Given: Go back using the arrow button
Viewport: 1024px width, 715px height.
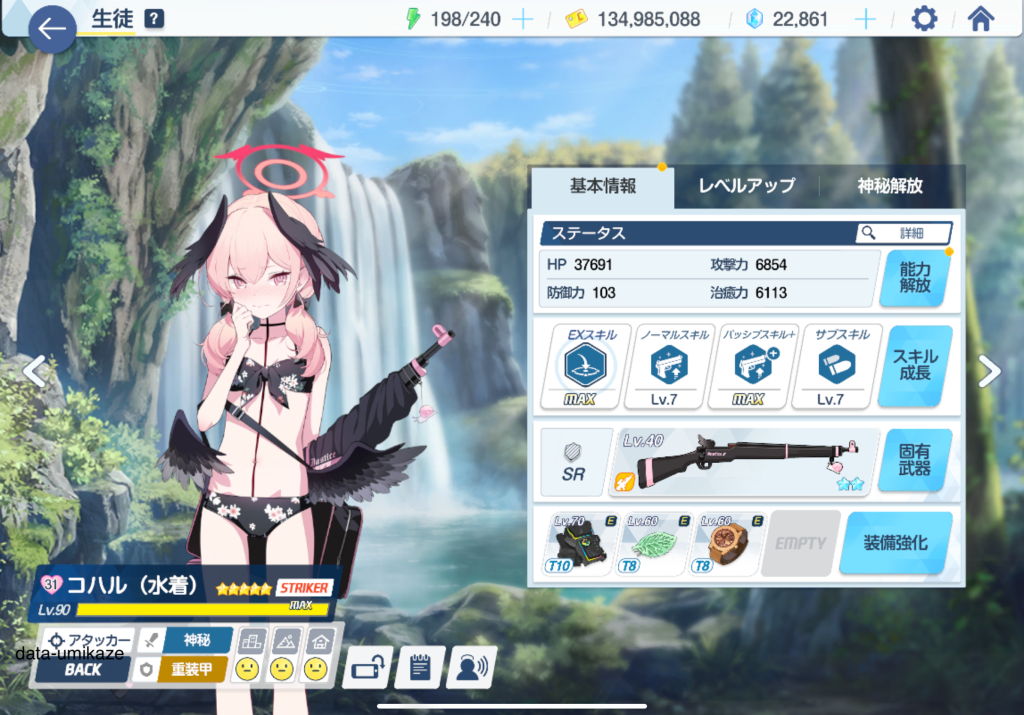Looking at the screenshot, I should click(52, 30).
